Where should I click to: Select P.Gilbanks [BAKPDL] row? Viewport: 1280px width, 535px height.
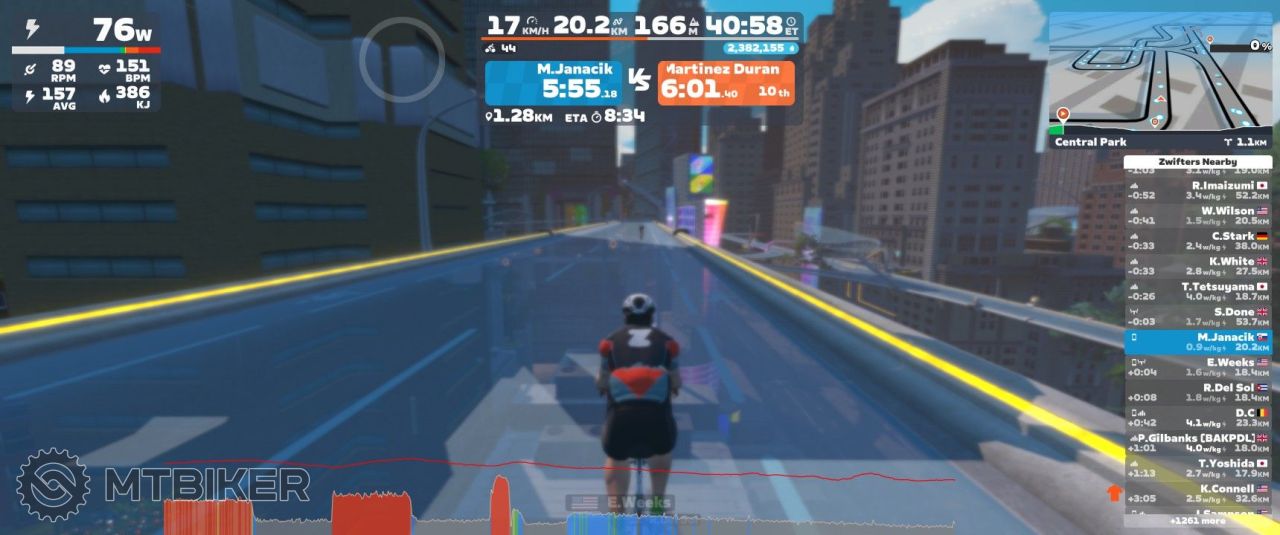pyautogui.click(x=1198, y=443)
